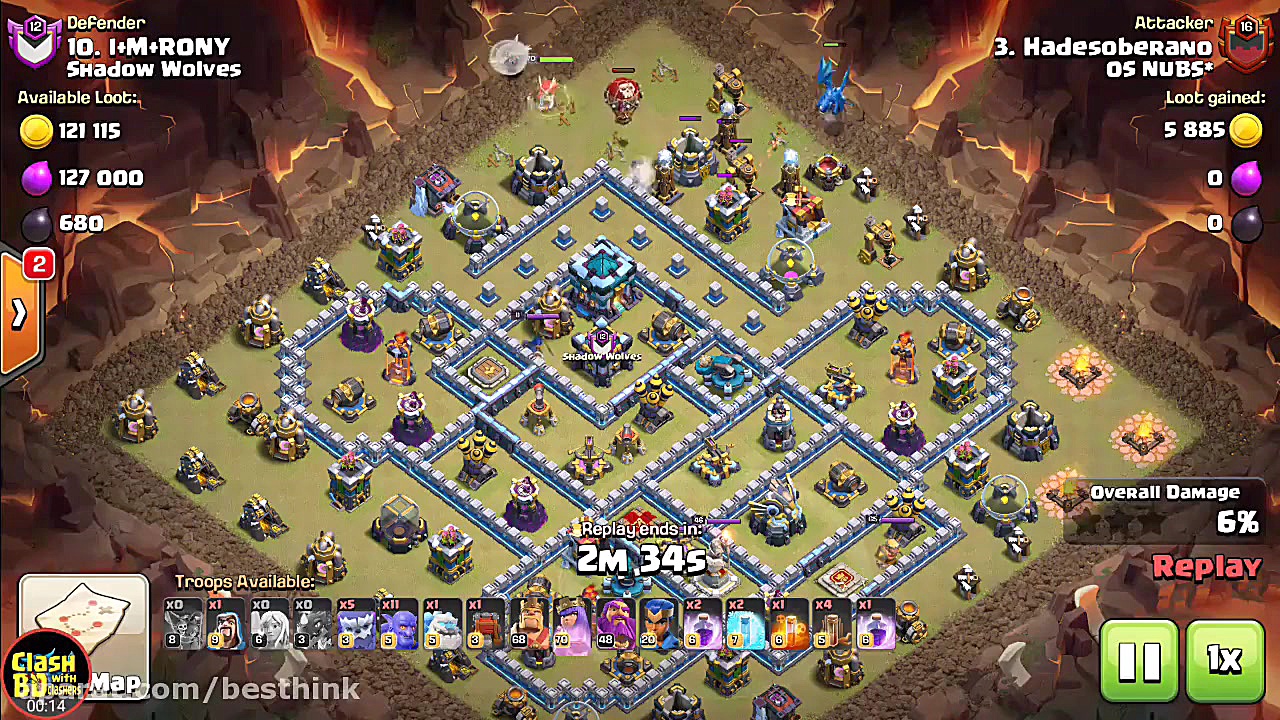Expand the orange side panel arrow
The height and width of the screenshot is (720, 1280).
tap(19, 314)
